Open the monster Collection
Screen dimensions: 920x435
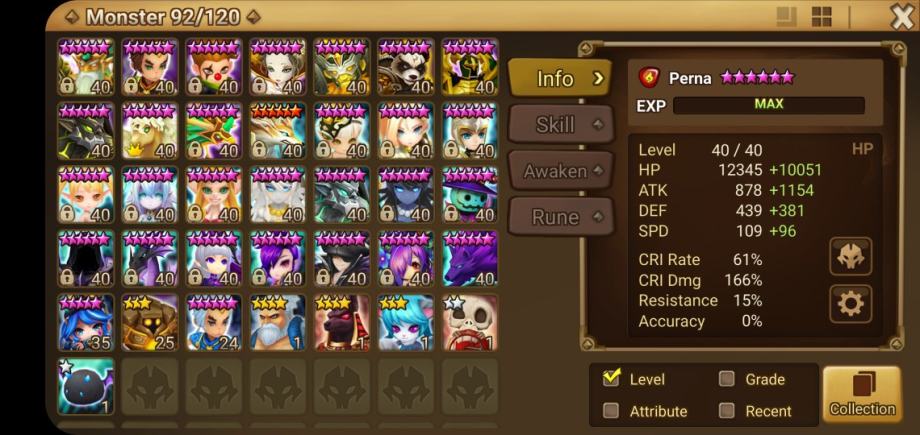(862, 393)
